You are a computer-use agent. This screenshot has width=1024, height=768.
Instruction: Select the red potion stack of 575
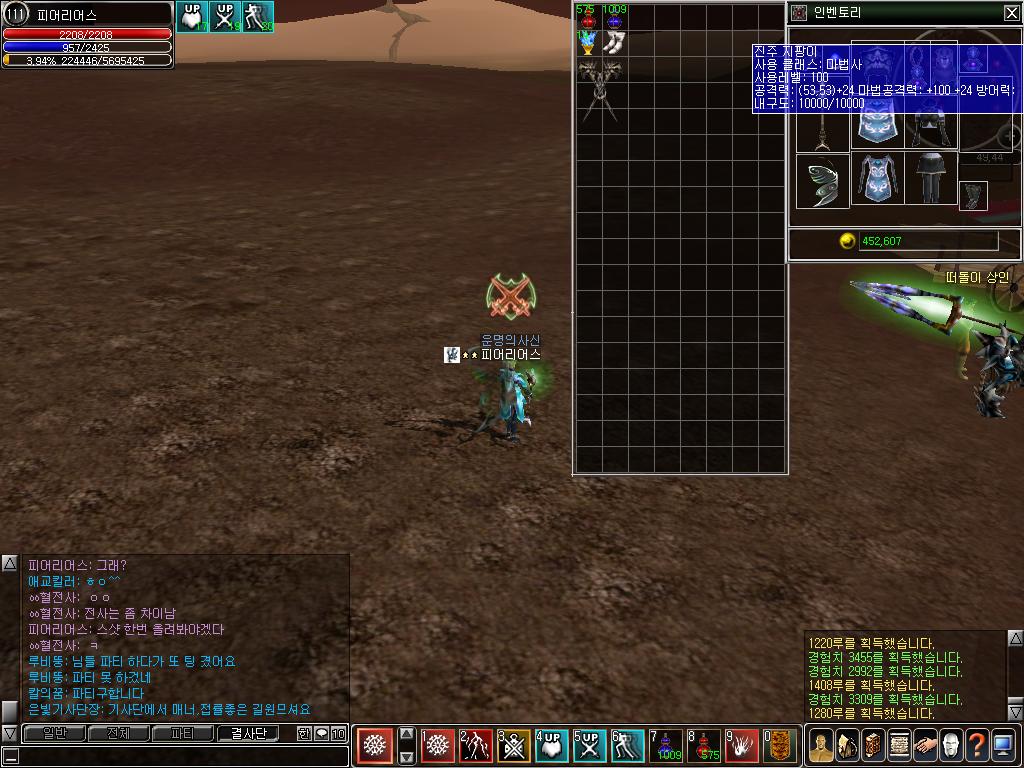click(587, 18)
